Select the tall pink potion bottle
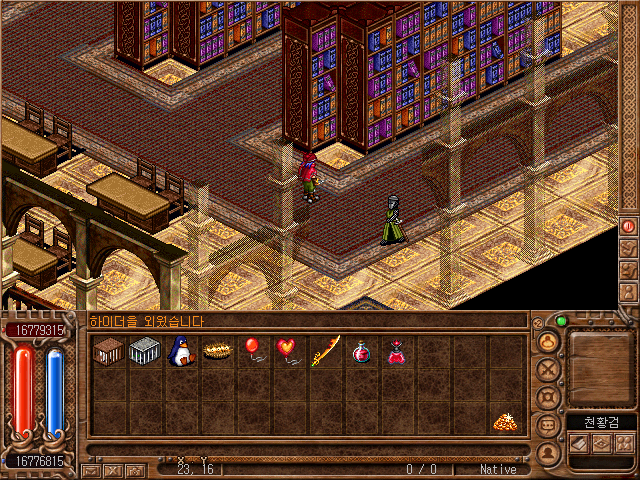The height and width of the screenshot is (480, 640). click(397, 352)
